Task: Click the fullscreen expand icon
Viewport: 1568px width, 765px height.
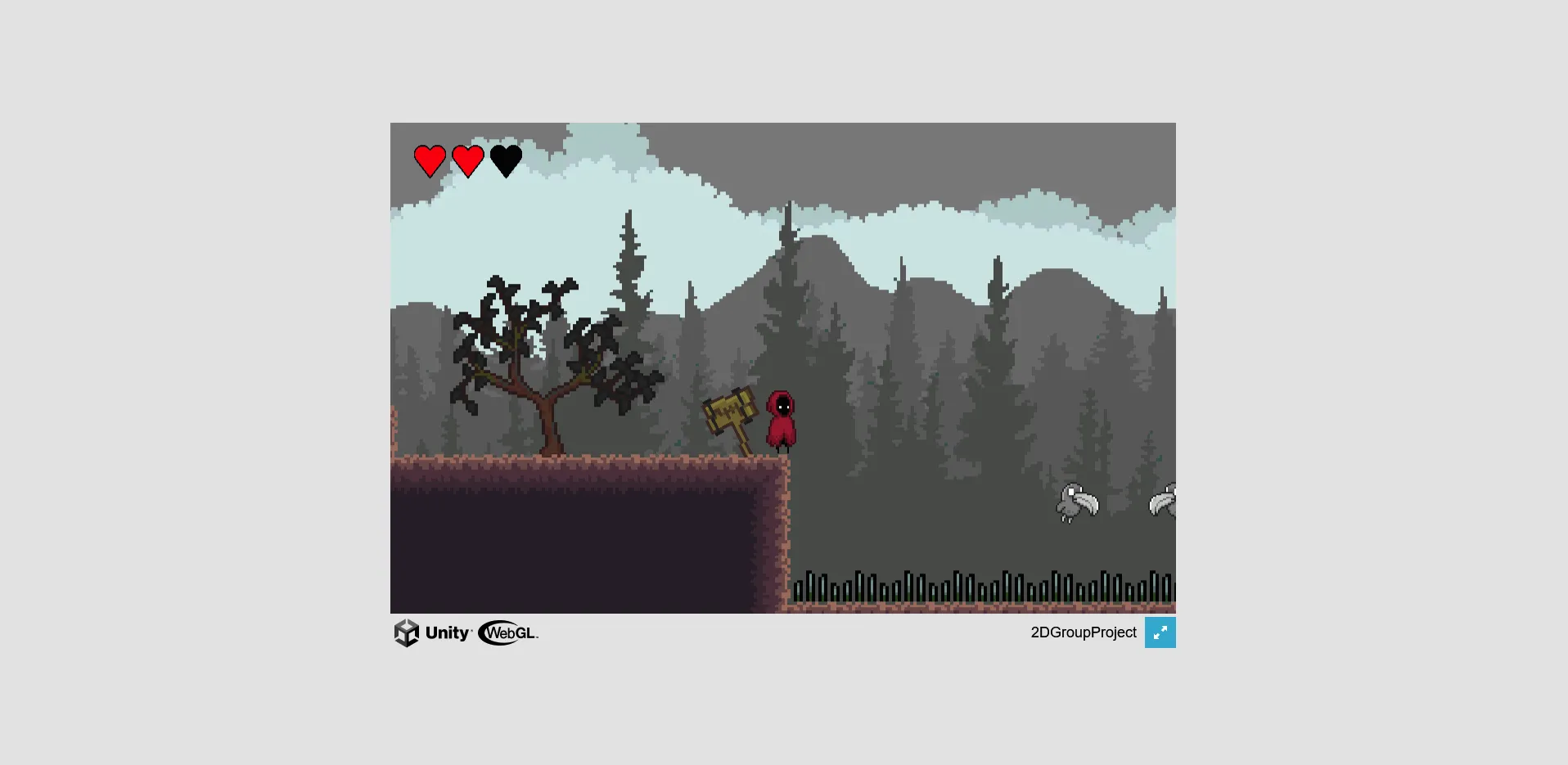Action: pyautogui.click(x=1160, y=632)
